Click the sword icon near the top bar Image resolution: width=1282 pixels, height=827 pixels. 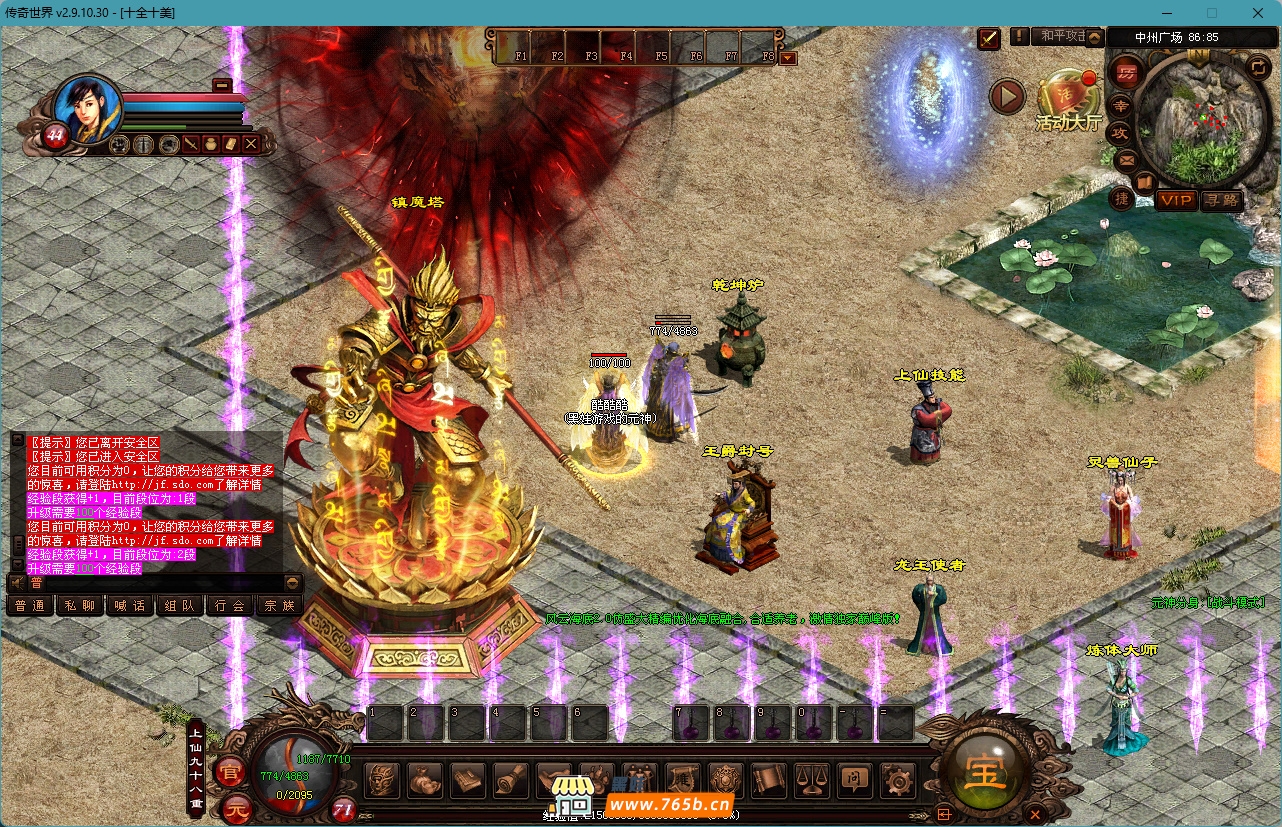tap(988, 38)
